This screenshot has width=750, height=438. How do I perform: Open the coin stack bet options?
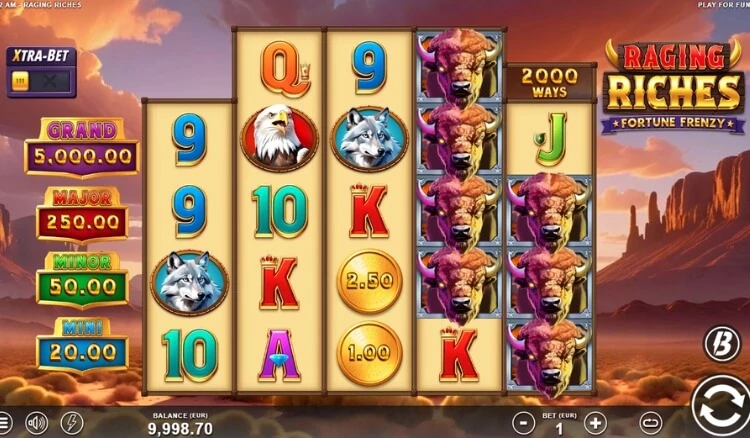coord(652,422)
